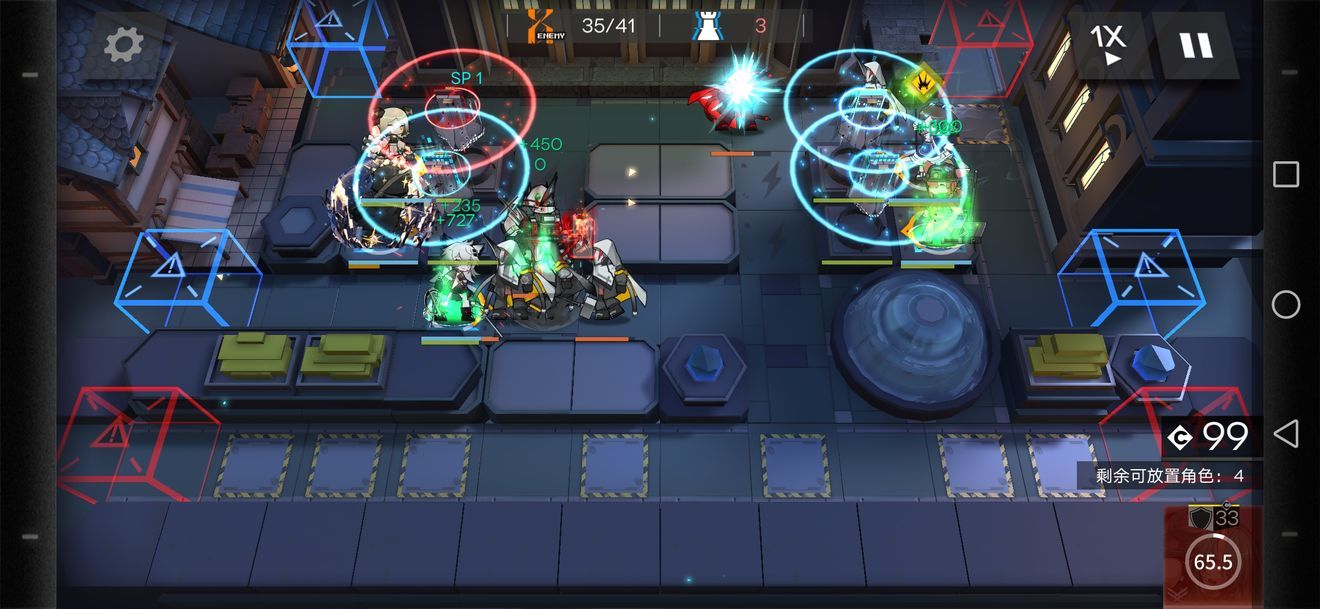1320x609 pixels.
Task: Open the settings gear menu
Action: point(124,45)
